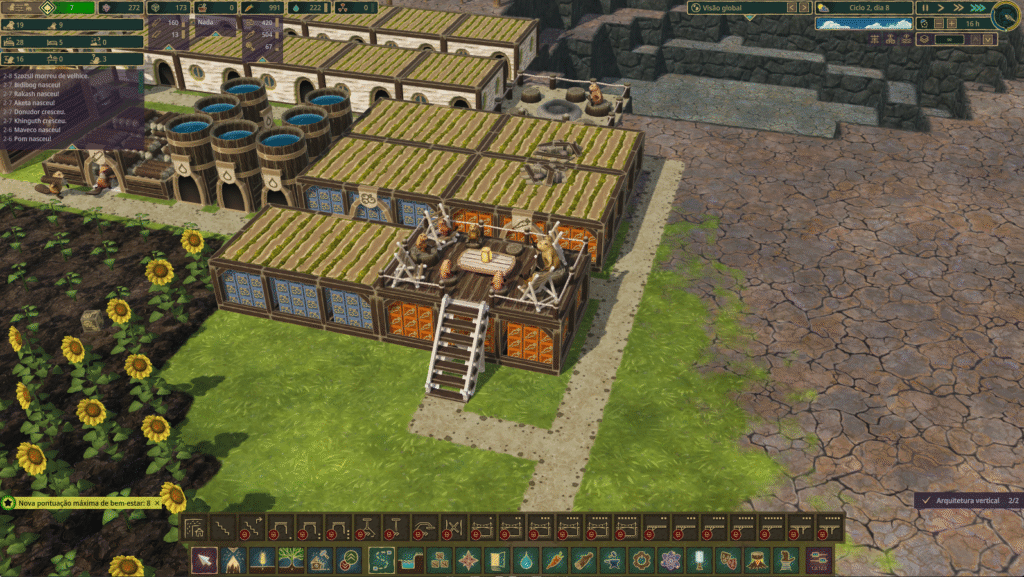This screenshot has height=577, width=1024.
Task: Open the anvil metal buildings category
Action: tap(612, 560)
